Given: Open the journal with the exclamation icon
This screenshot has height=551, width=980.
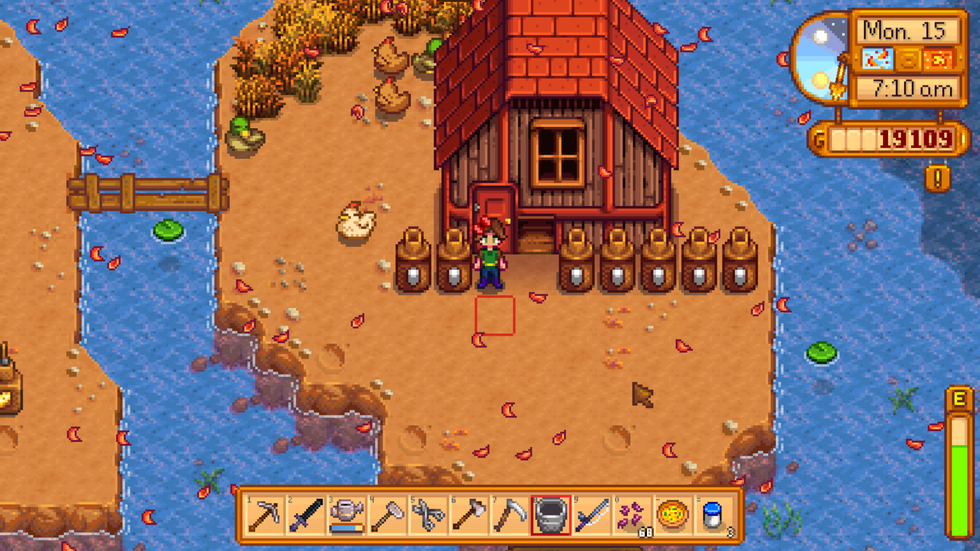Looking at the screenshot, I should coord(938,178).
